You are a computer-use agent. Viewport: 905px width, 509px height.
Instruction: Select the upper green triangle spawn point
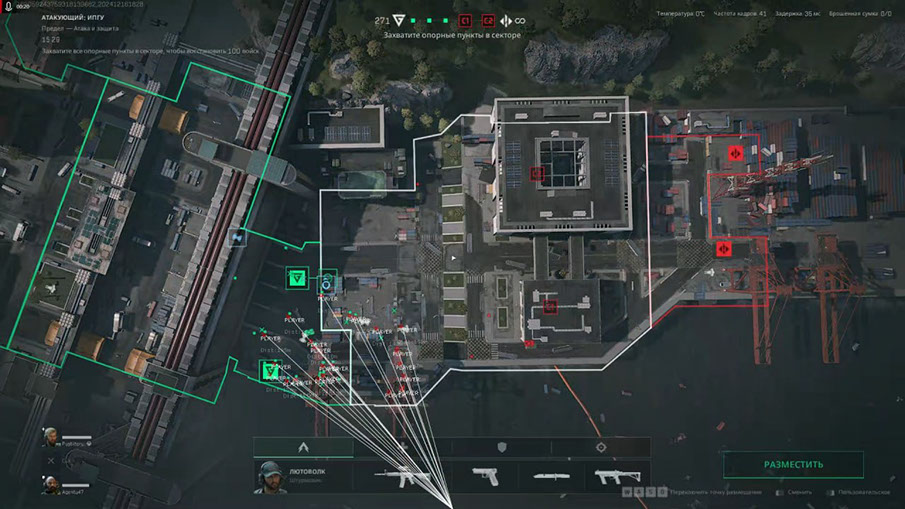295,279
